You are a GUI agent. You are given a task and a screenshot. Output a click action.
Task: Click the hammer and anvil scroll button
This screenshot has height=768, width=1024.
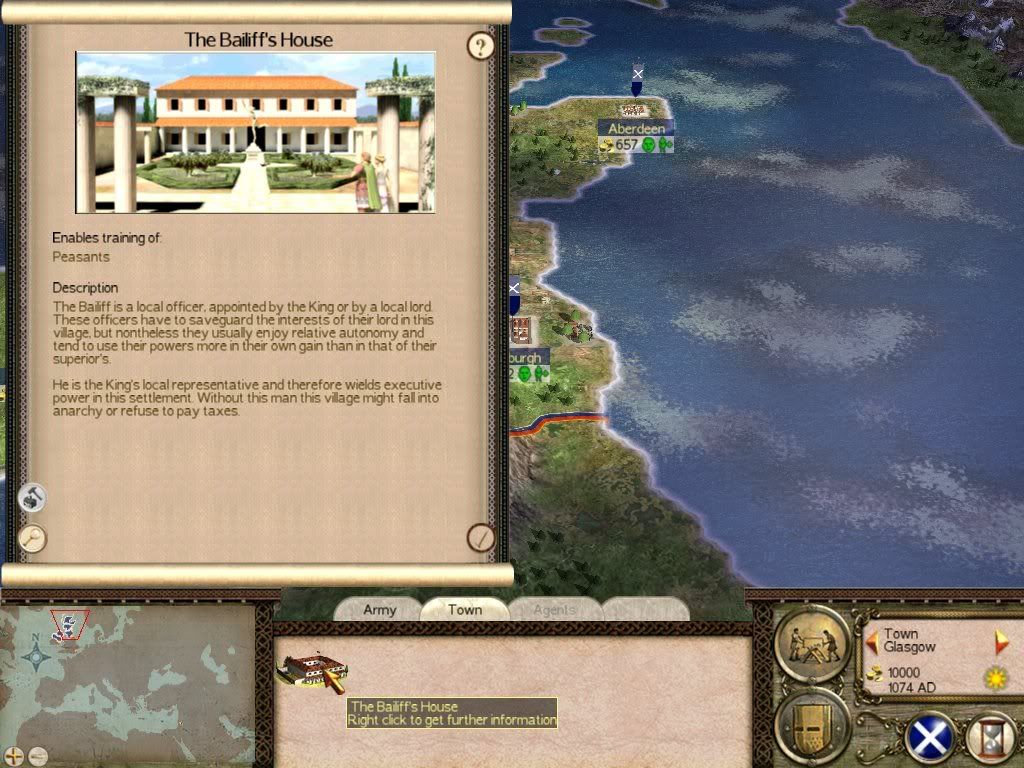point(33,497)
